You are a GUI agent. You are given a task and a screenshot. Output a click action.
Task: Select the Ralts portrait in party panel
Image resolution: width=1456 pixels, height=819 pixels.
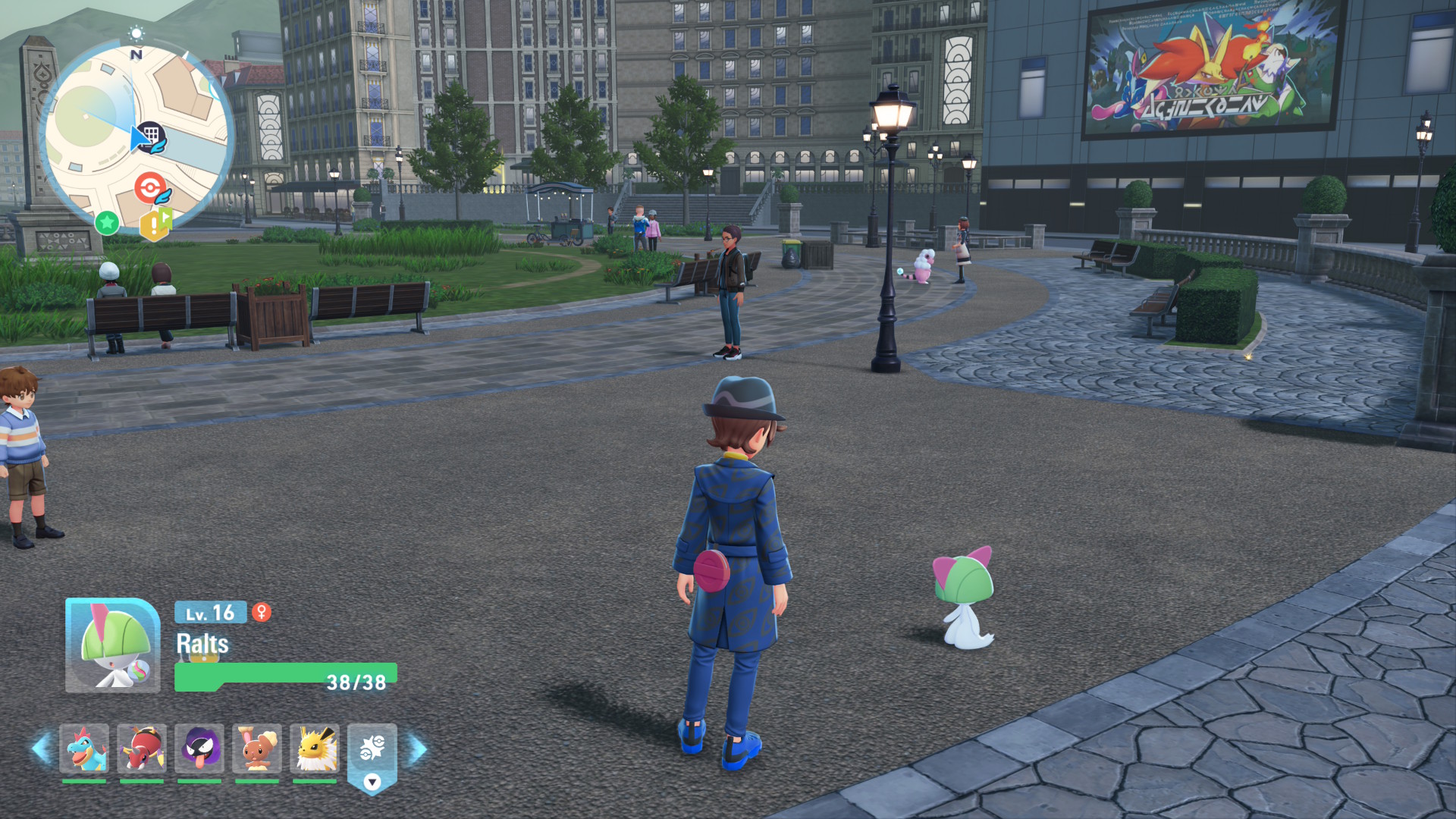click(x=112, y=645)
